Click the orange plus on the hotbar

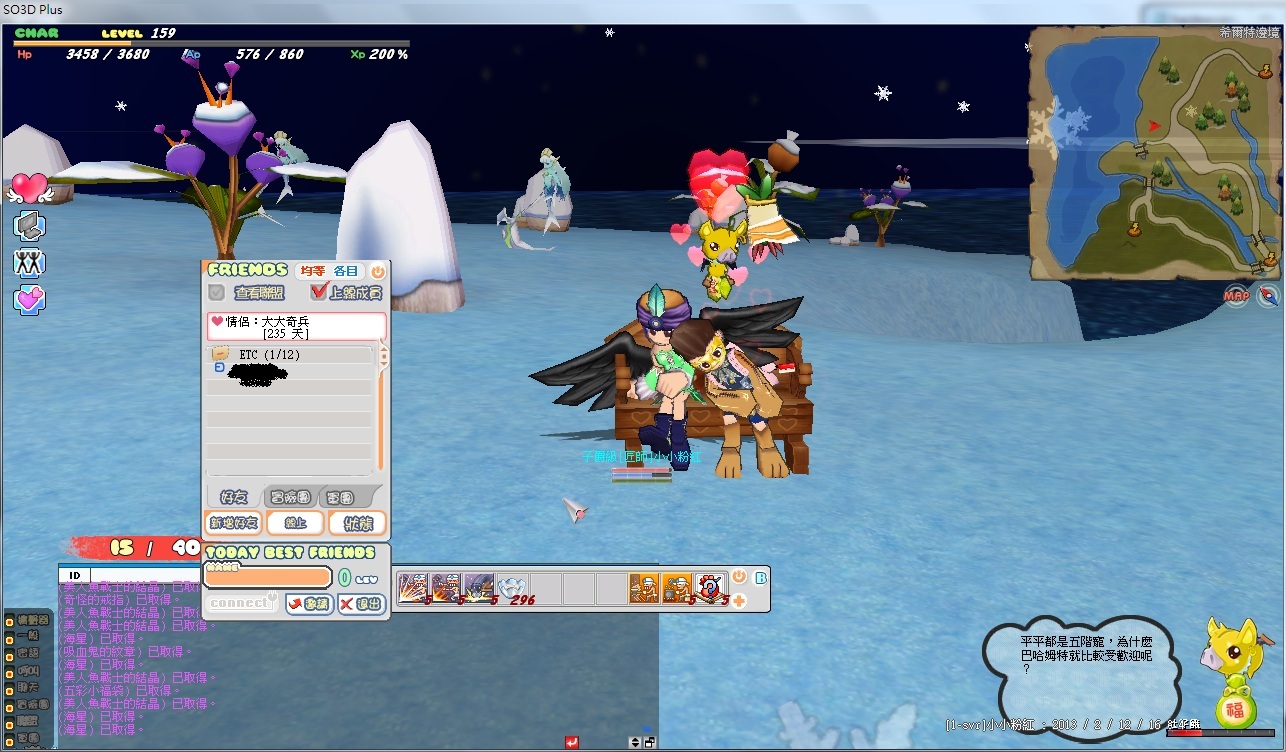click(739, 600)
